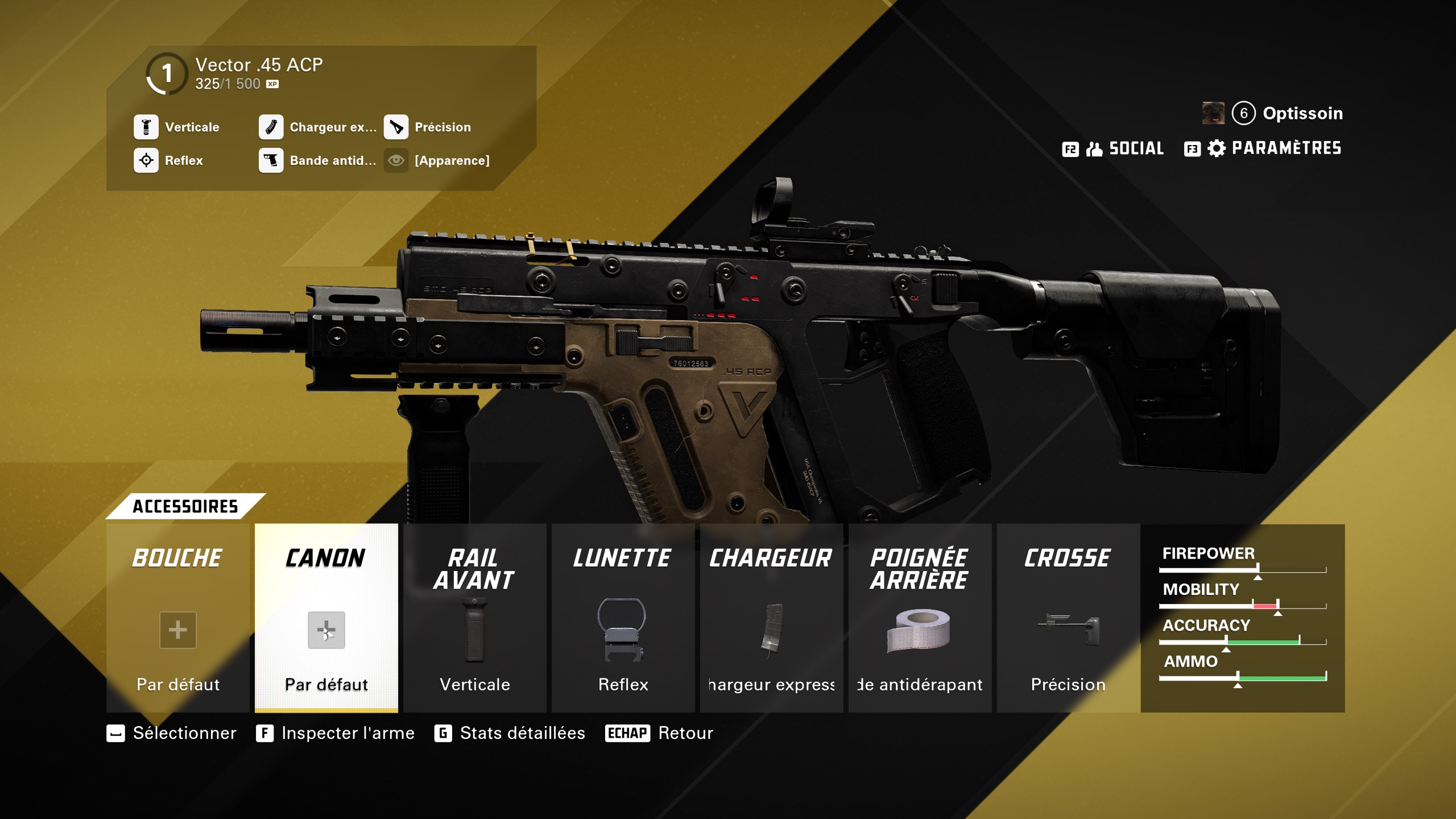The height and width of the screenshot is (819, 1456).
Task: Select the Par défaut Bouche attachment
Action: 177,630
